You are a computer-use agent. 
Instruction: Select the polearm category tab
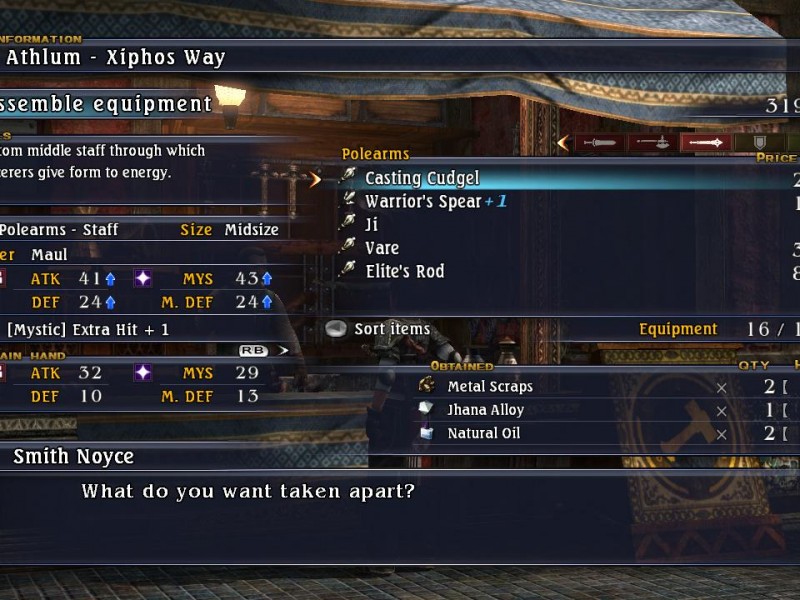pos(706,143)
